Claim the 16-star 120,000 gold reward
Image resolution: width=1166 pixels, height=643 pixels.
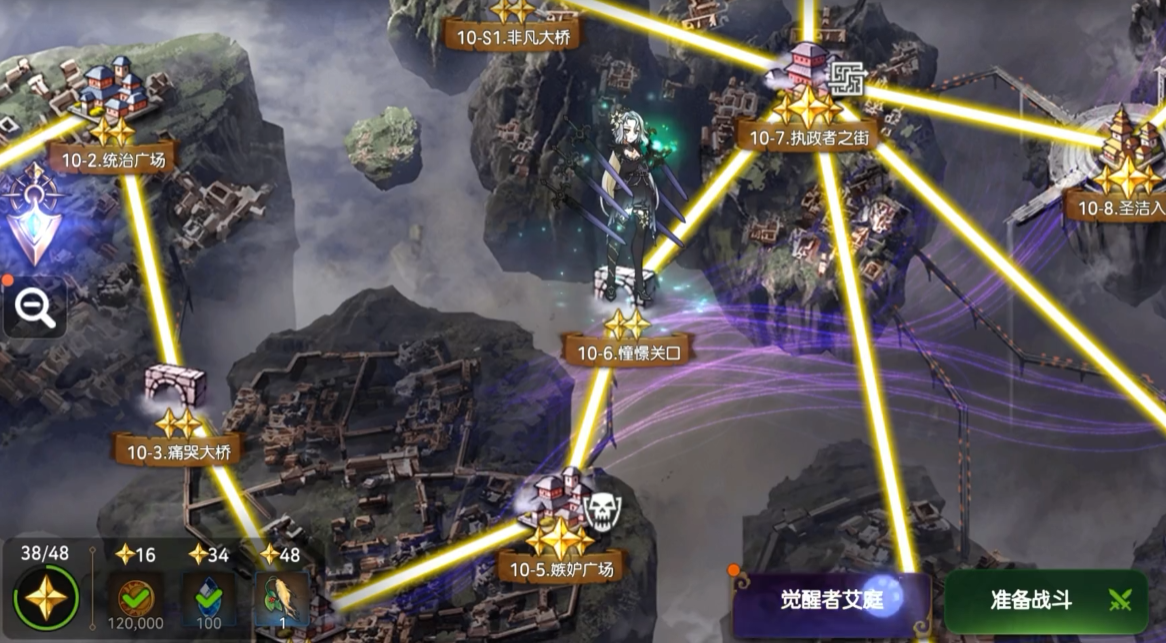click(x=135, y=599)
